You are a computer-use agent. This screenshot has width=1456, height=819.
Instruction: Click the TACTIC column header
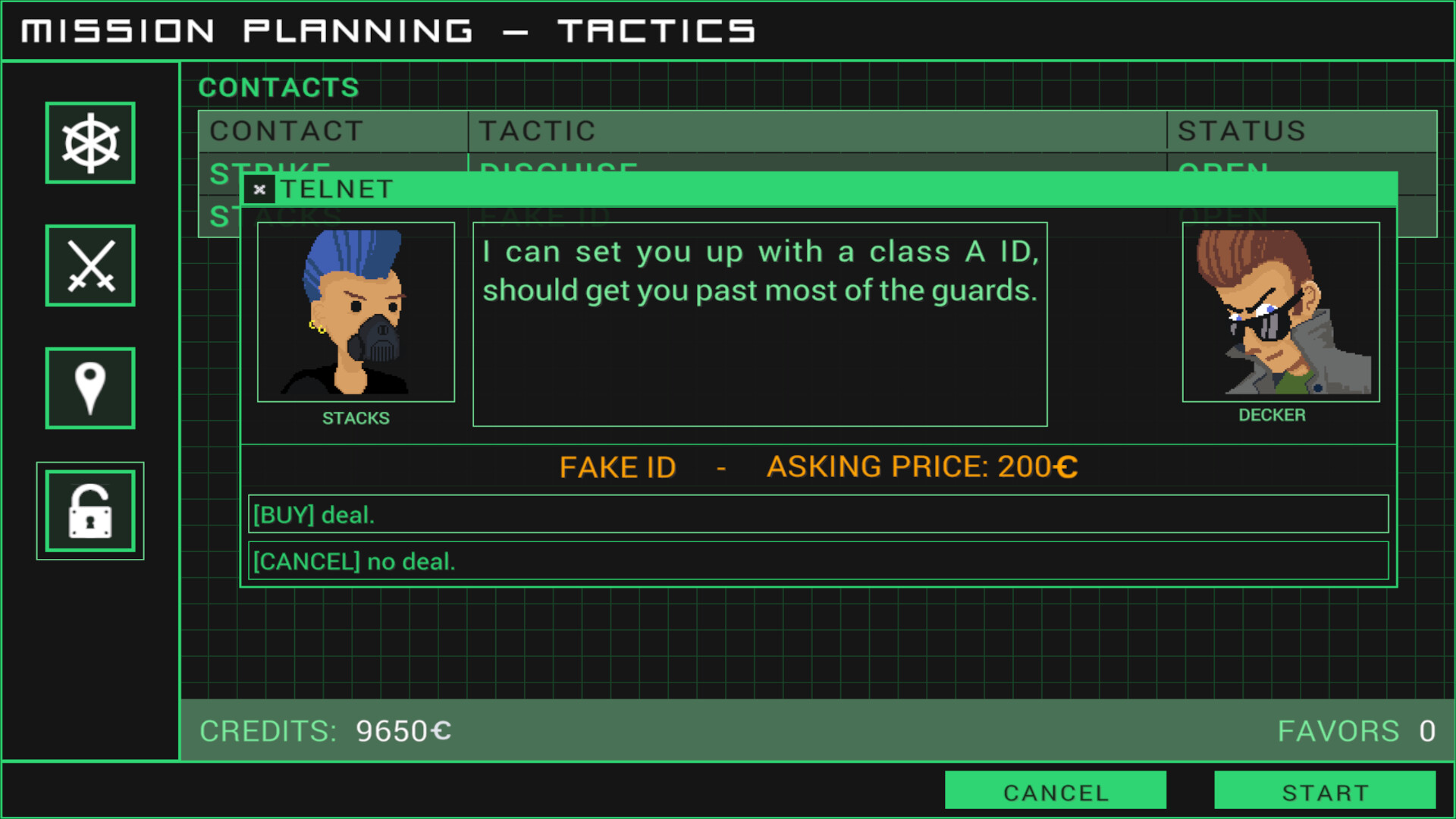[536, 130]
